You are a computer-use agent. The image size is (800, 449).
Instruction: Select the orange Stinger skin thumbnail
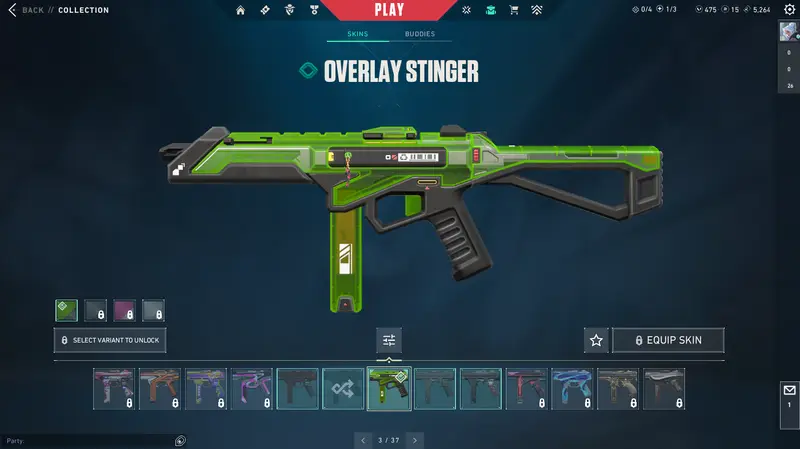coord(159,388)
